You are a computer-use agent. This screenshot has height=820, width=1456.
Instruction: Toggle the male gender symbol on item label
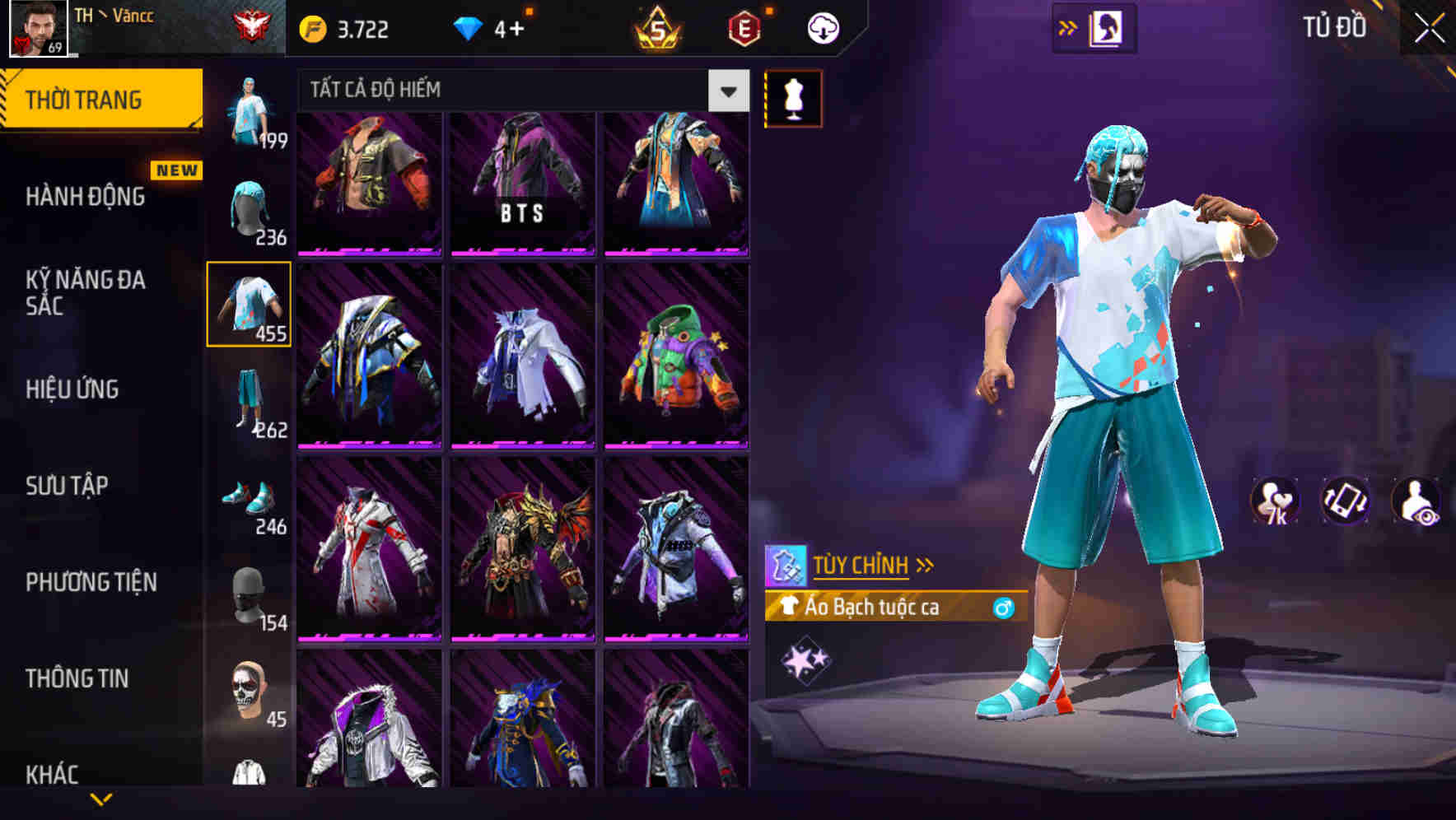click(x=1004, y=608)
